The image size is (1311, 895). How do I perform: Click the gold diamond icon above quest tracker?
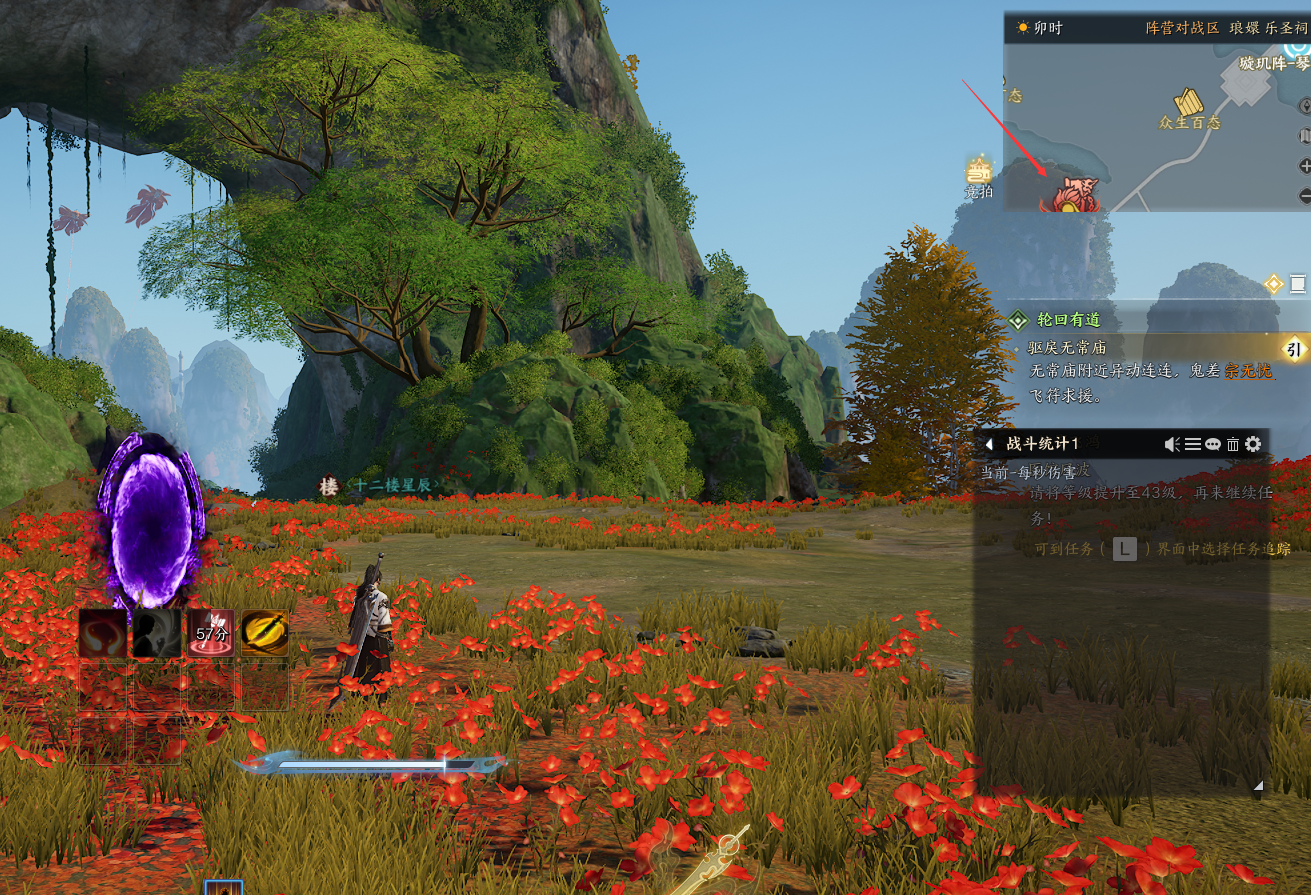pyautogui.click(x=1273, y=284)
